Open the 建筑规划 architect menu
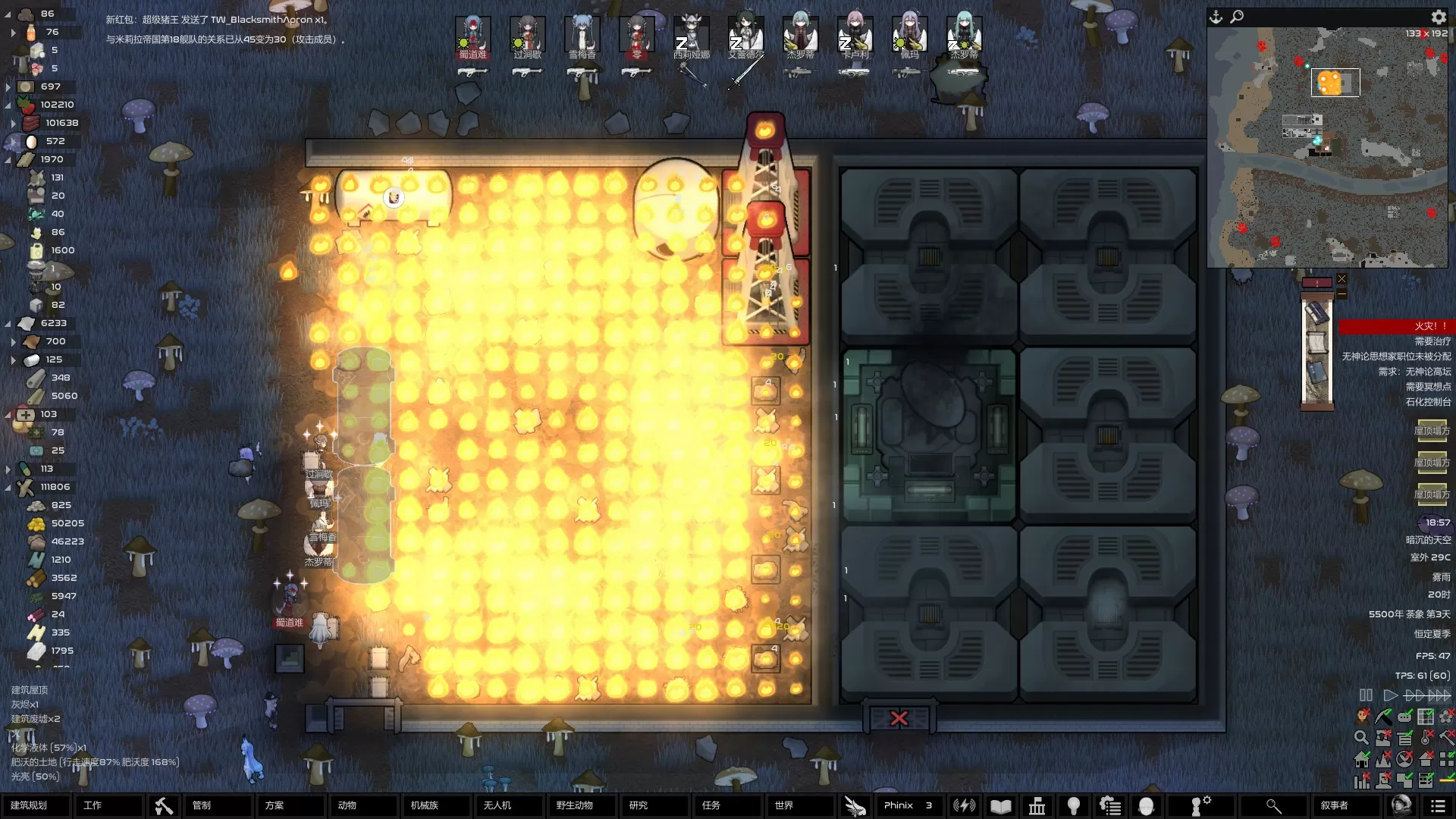 pyautogui.click(x=35, y=805)
